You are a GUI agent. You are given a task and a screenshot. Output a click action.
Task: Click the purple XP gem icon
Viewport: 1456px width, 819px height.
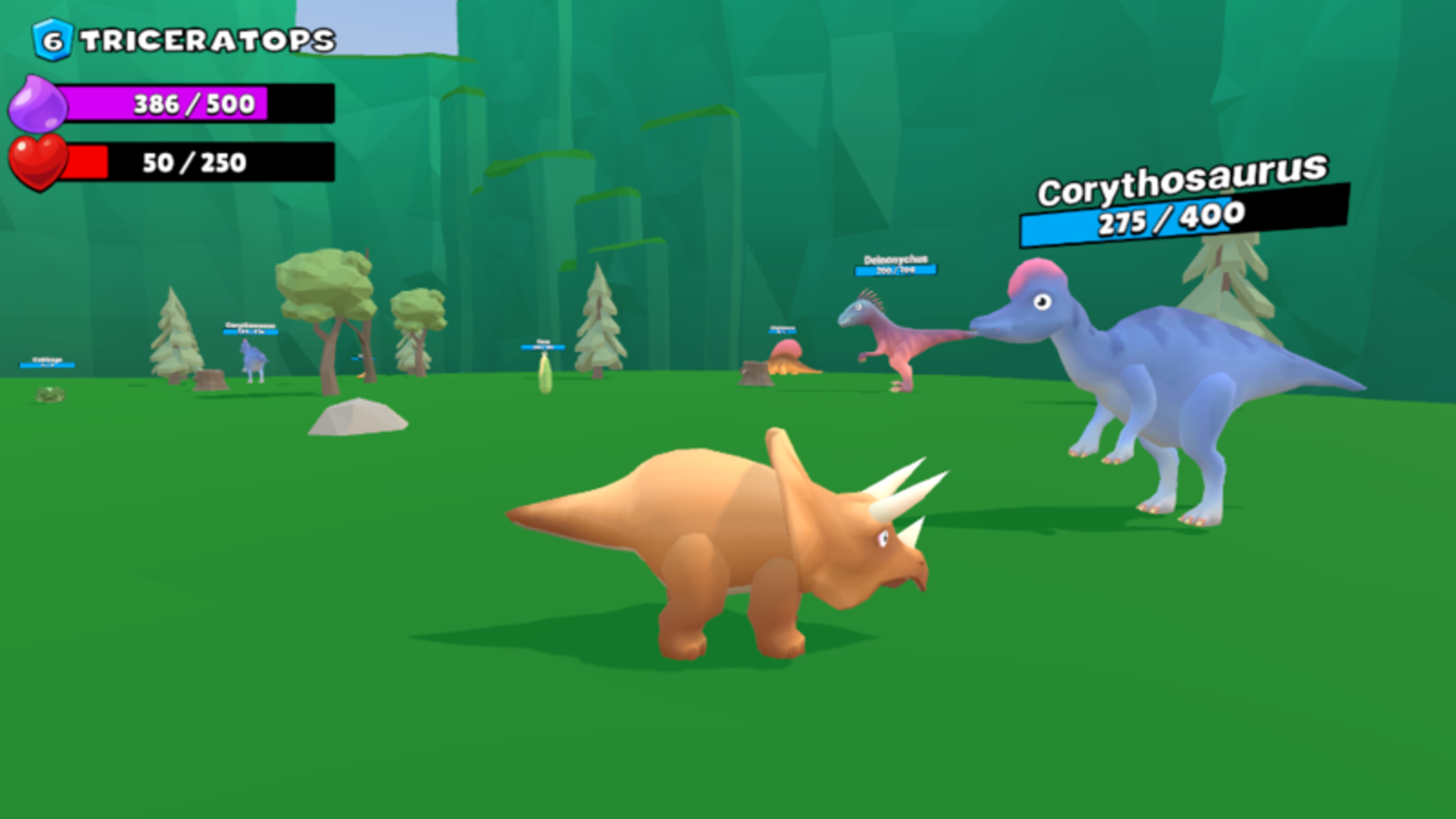pos(38,102)
